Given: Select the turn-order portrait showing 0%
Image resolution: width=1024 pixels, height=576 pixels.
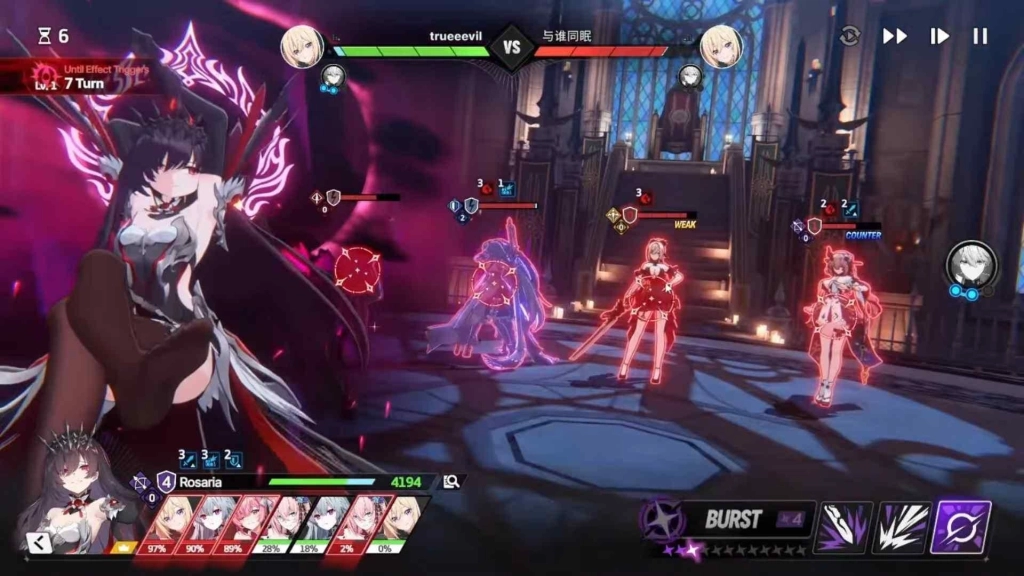Looking at the screenshot, I should [388, 522].
